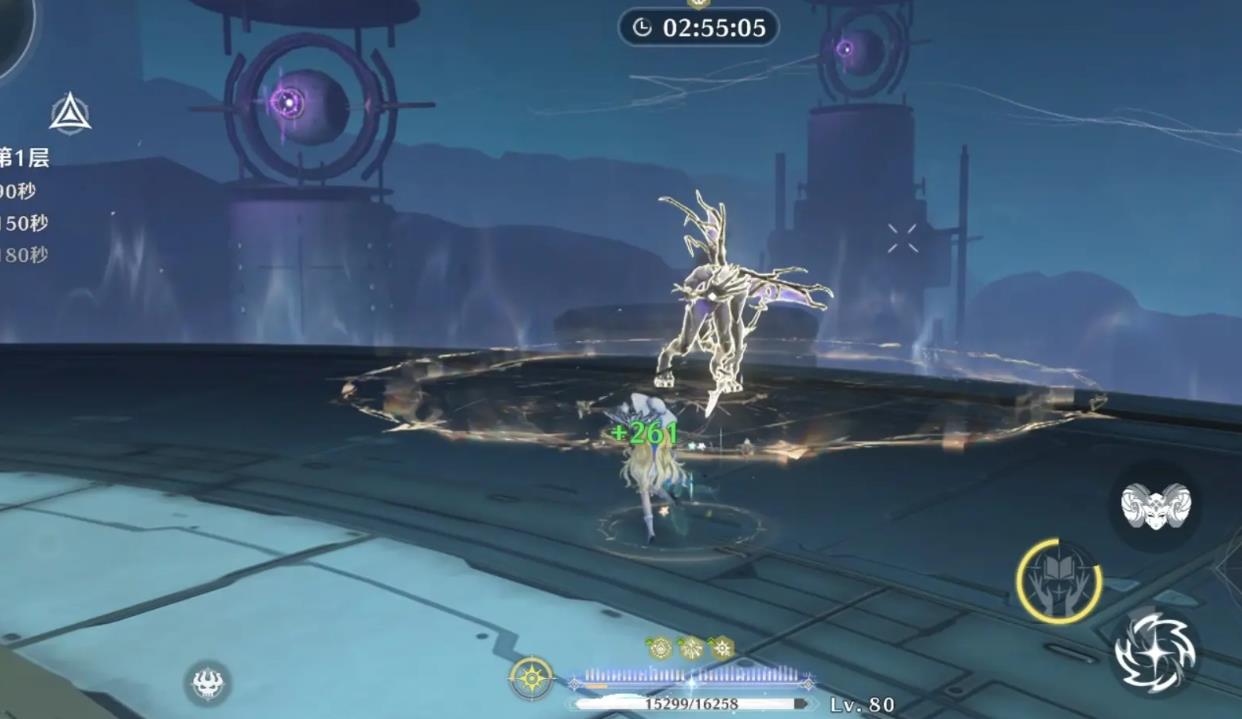This screenshot has width=1242, height=719.
Task: Tap the flaming skull icon
Action: (207, 684)
